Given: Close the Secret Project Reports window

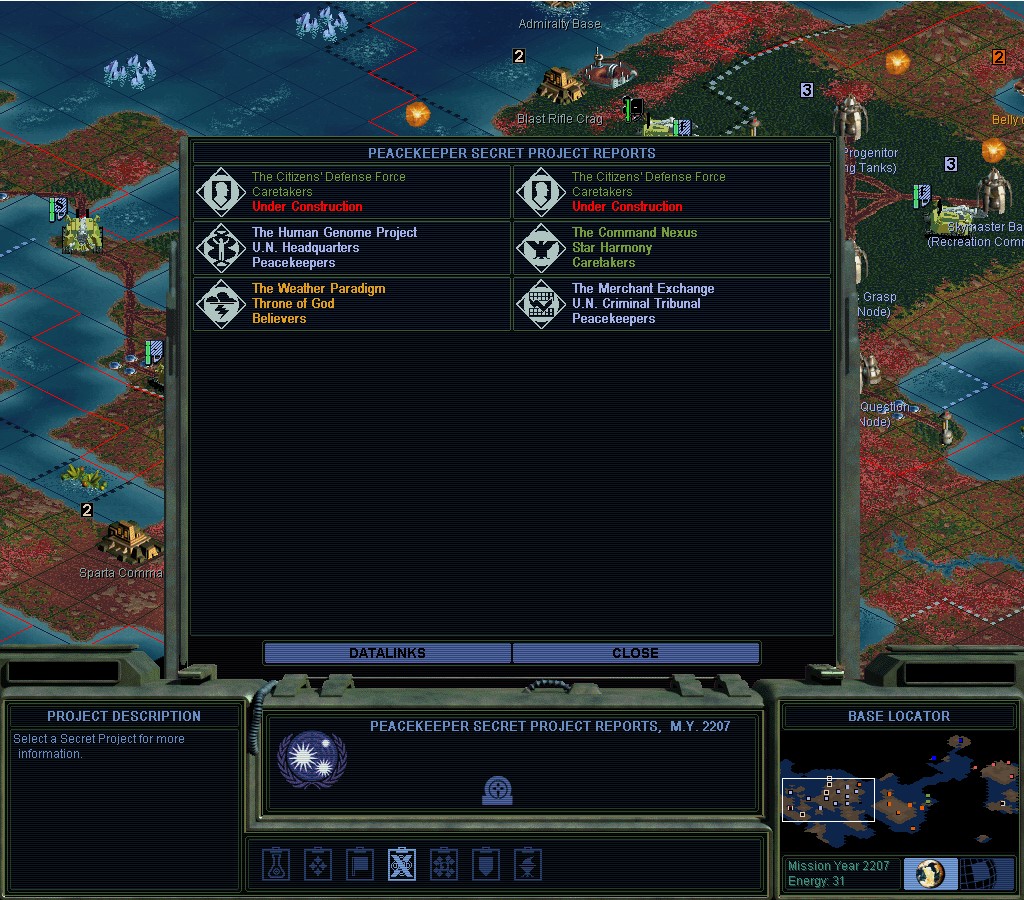Looking at the screenshot, I should 636,653.
